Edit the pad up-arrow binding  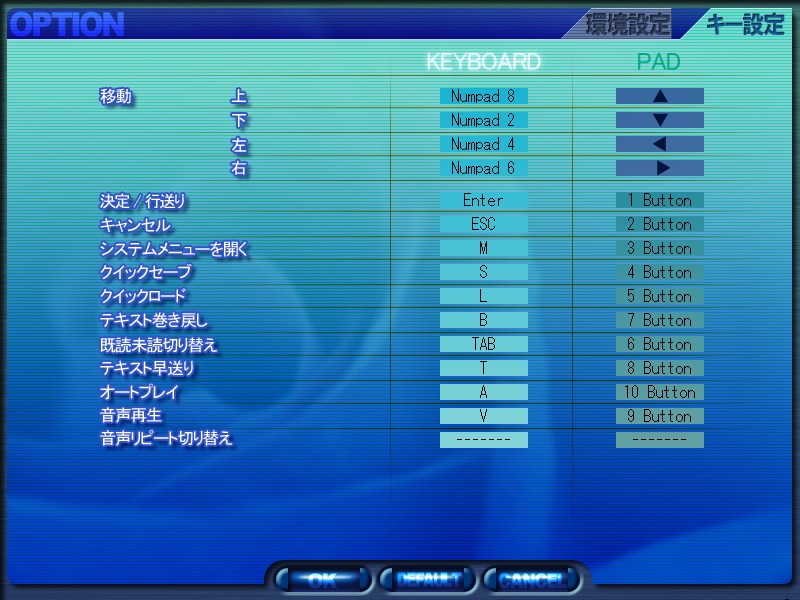(x=659, y=96)
